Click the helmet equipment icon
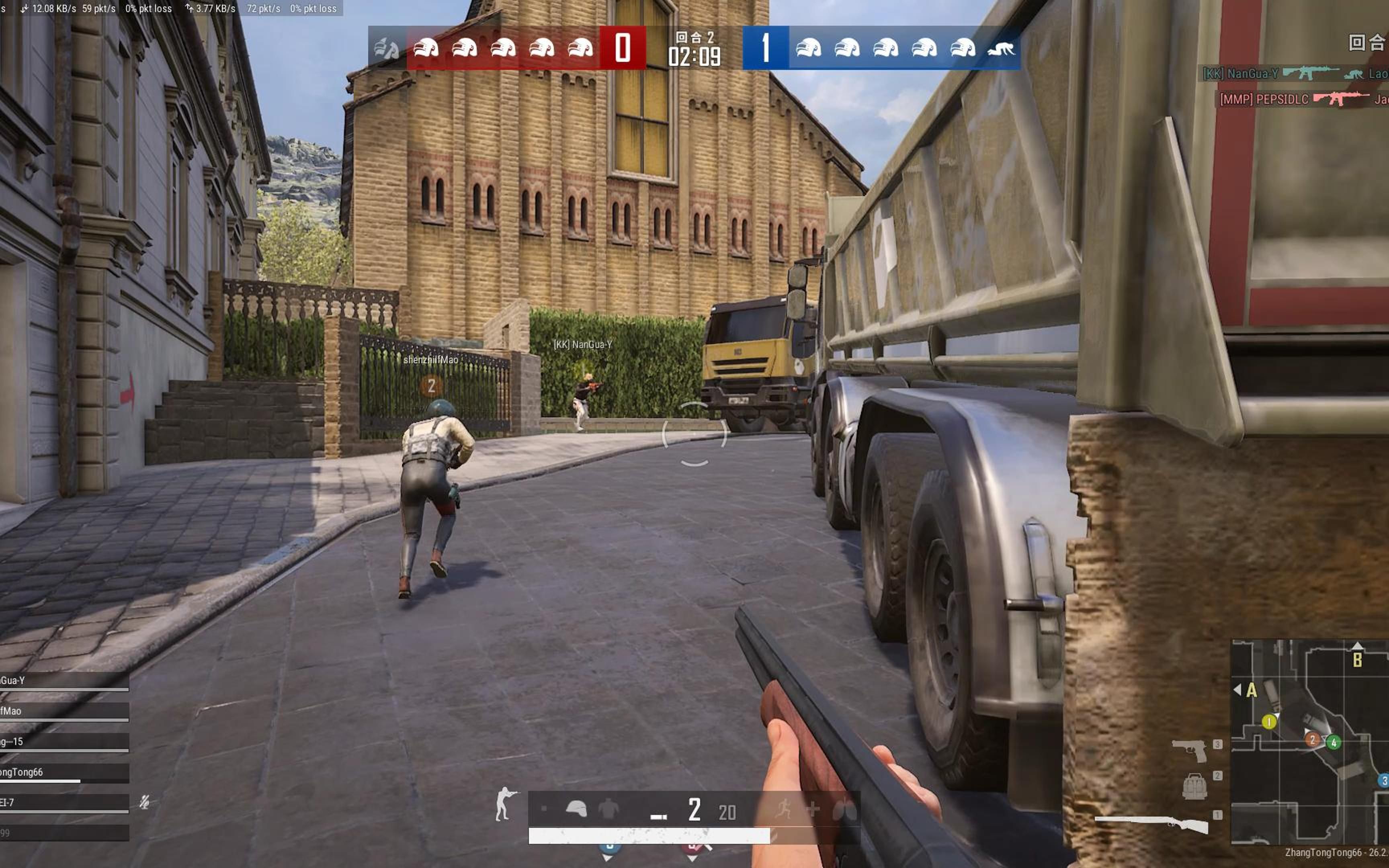This screenshot has width=1389, height=868. click(x=576, y=809)
